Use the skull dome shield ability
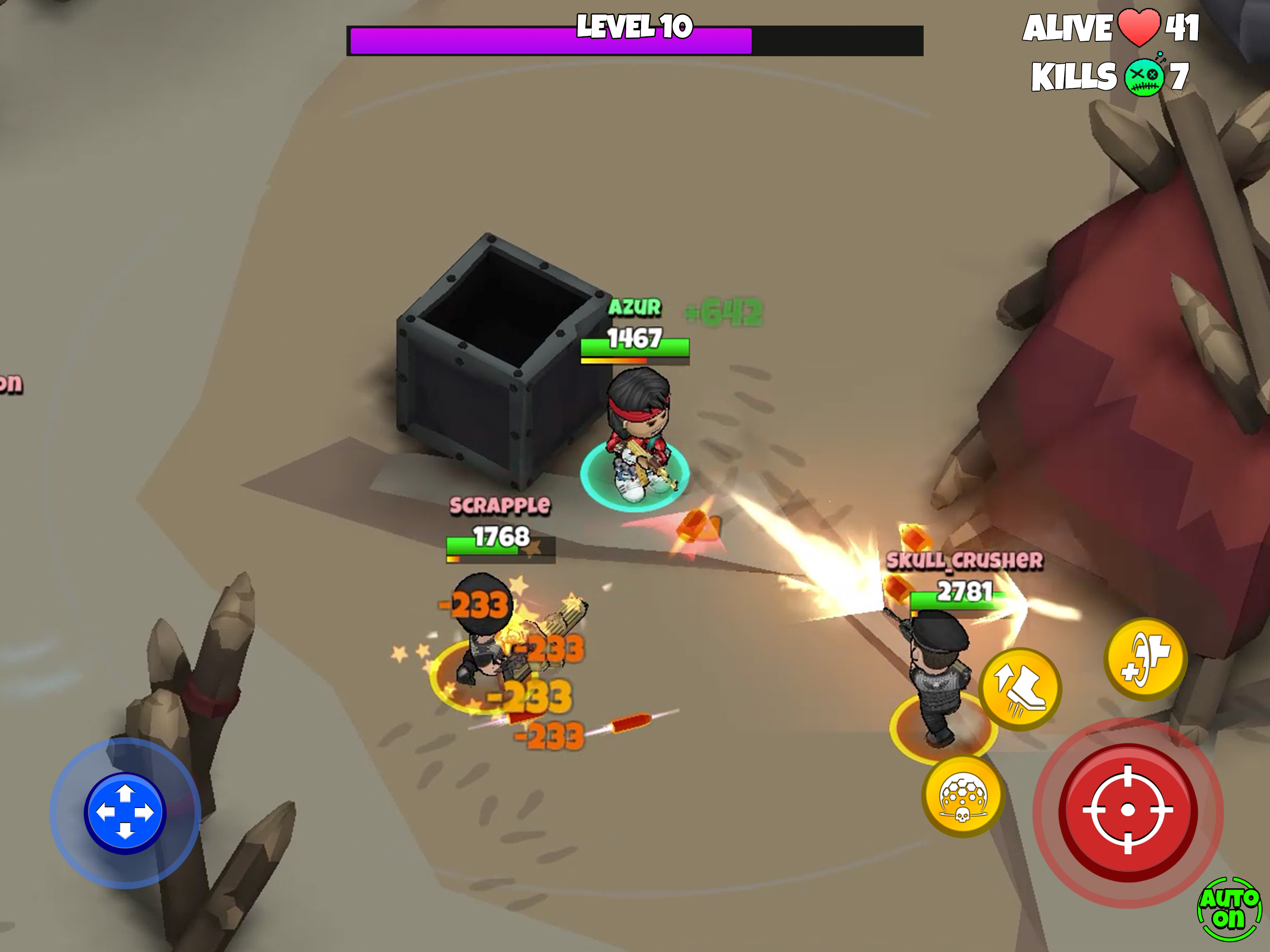 963,796
